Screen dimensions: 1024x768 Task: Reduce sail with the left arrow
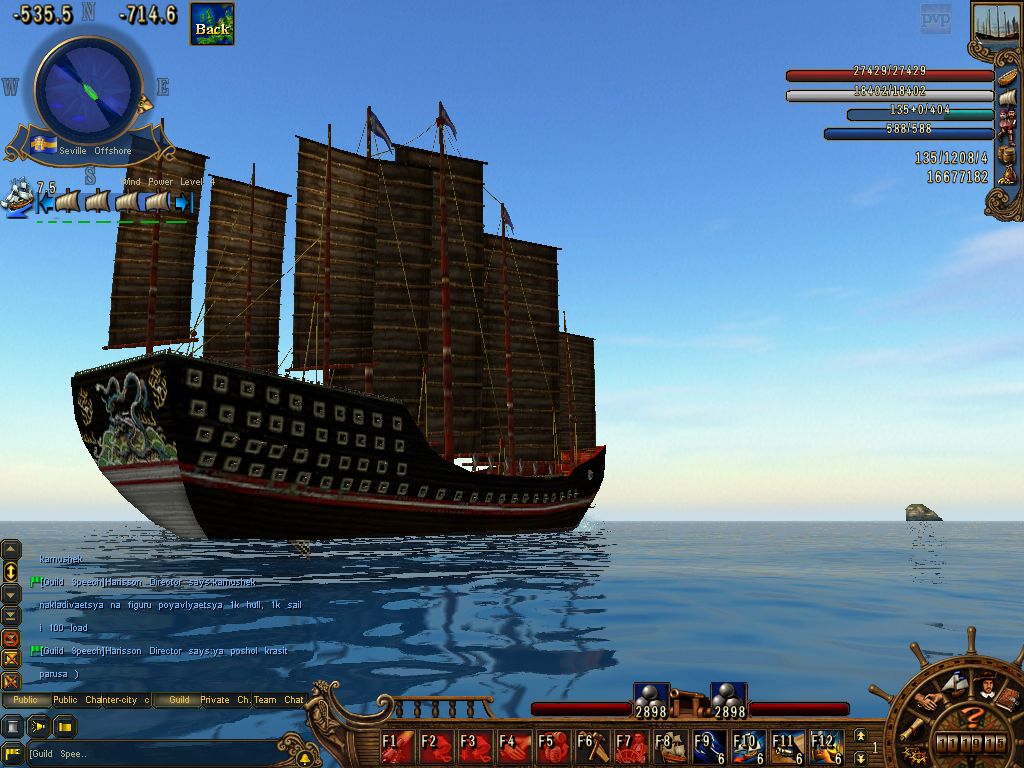[x=44, y=203]
